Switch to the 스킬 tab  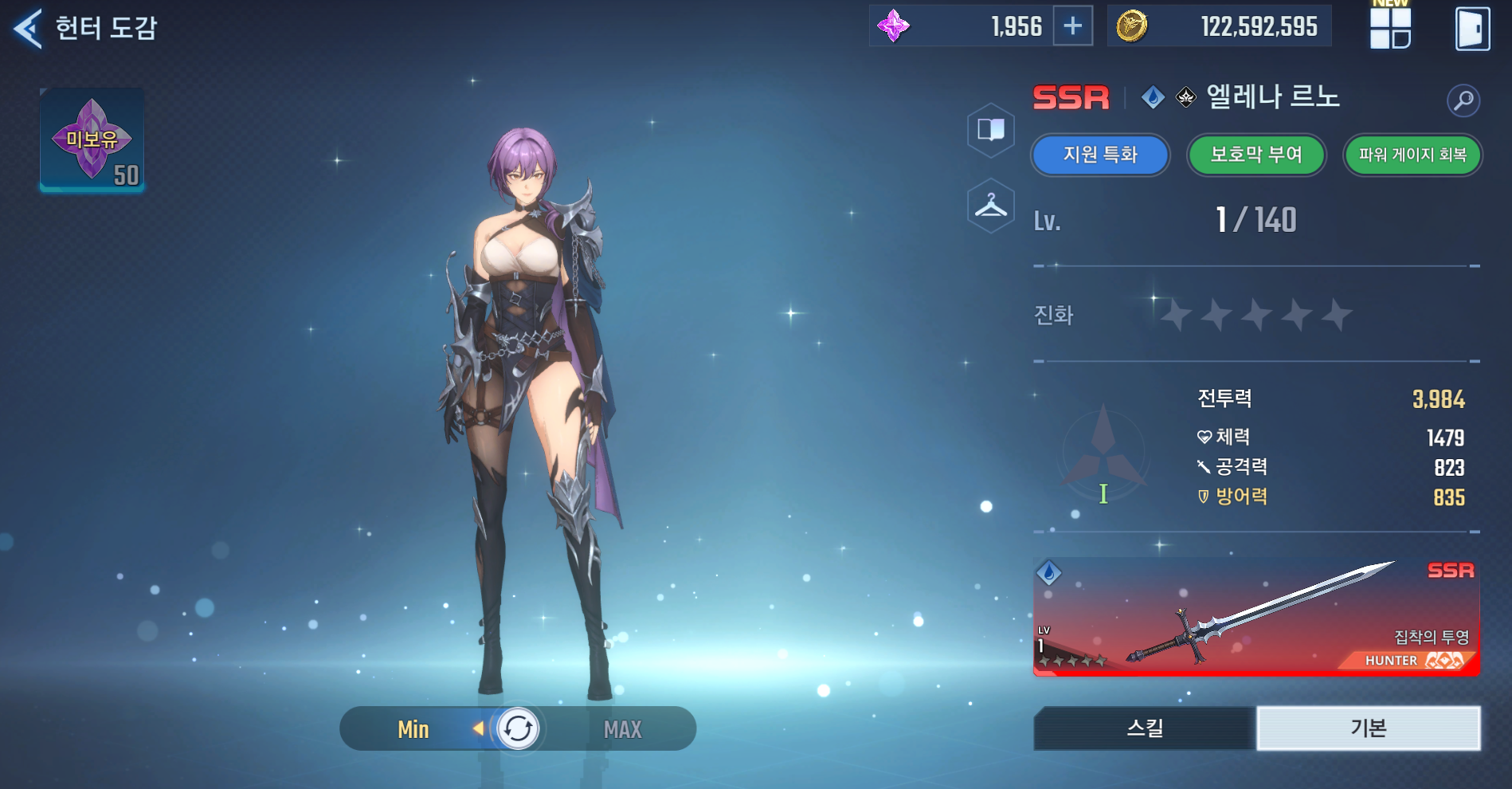pos(1145,728)
